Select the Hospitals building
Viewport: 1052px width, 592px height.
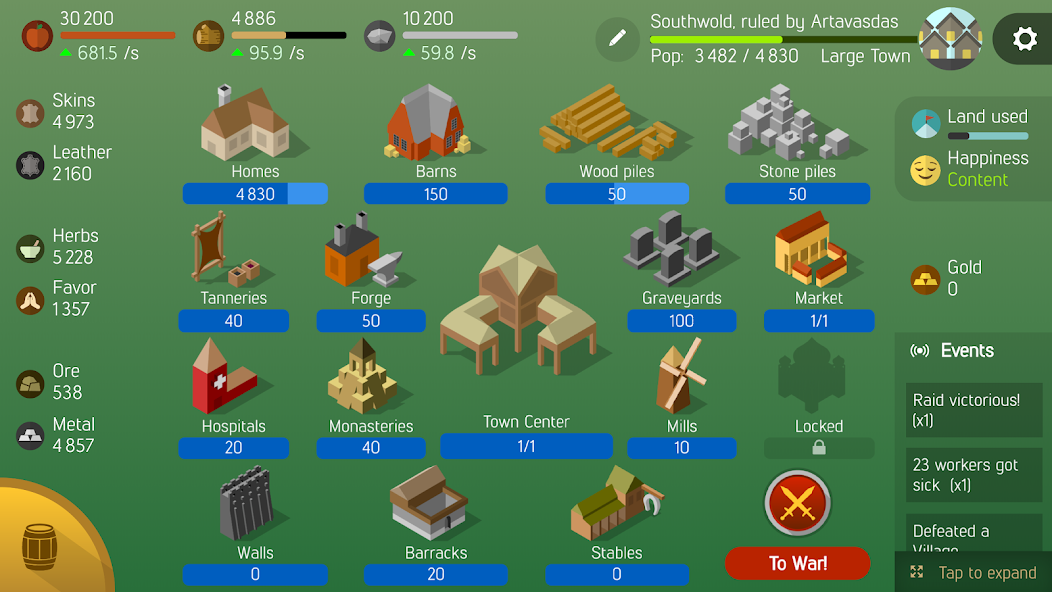click(224, 378)
